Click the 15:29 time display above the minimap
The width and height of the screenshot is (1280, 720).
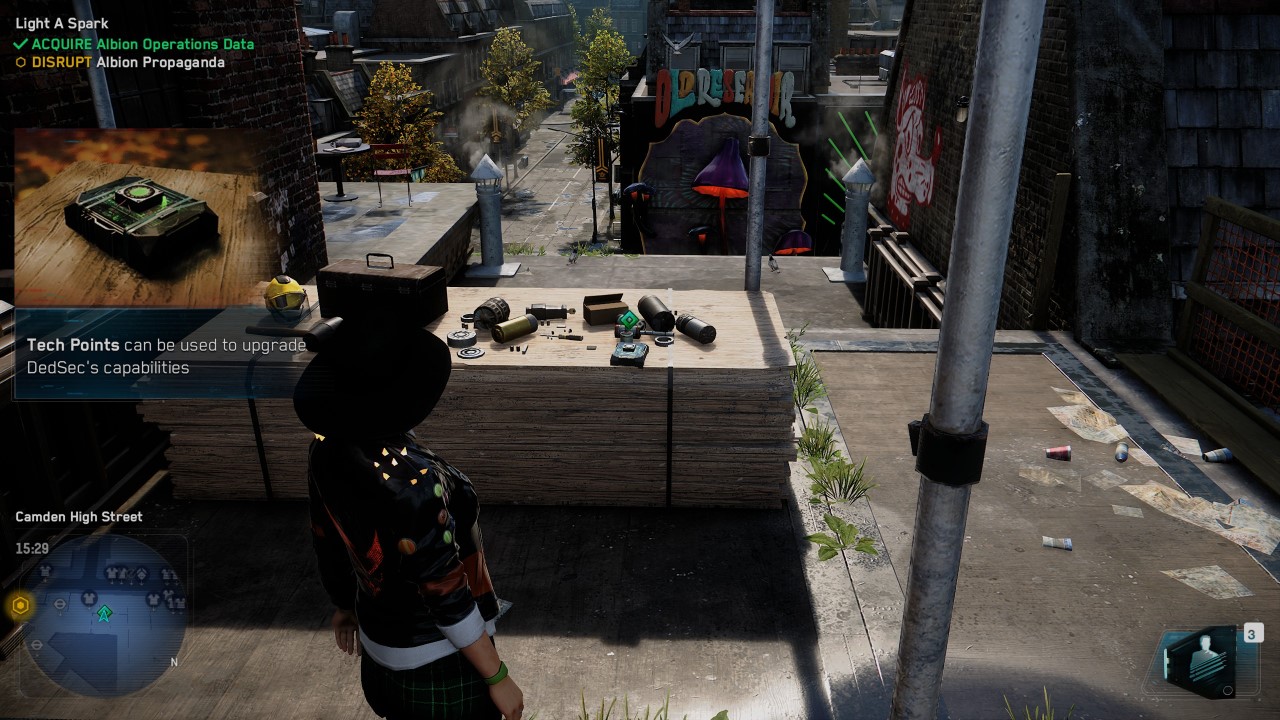coord(31,548)
